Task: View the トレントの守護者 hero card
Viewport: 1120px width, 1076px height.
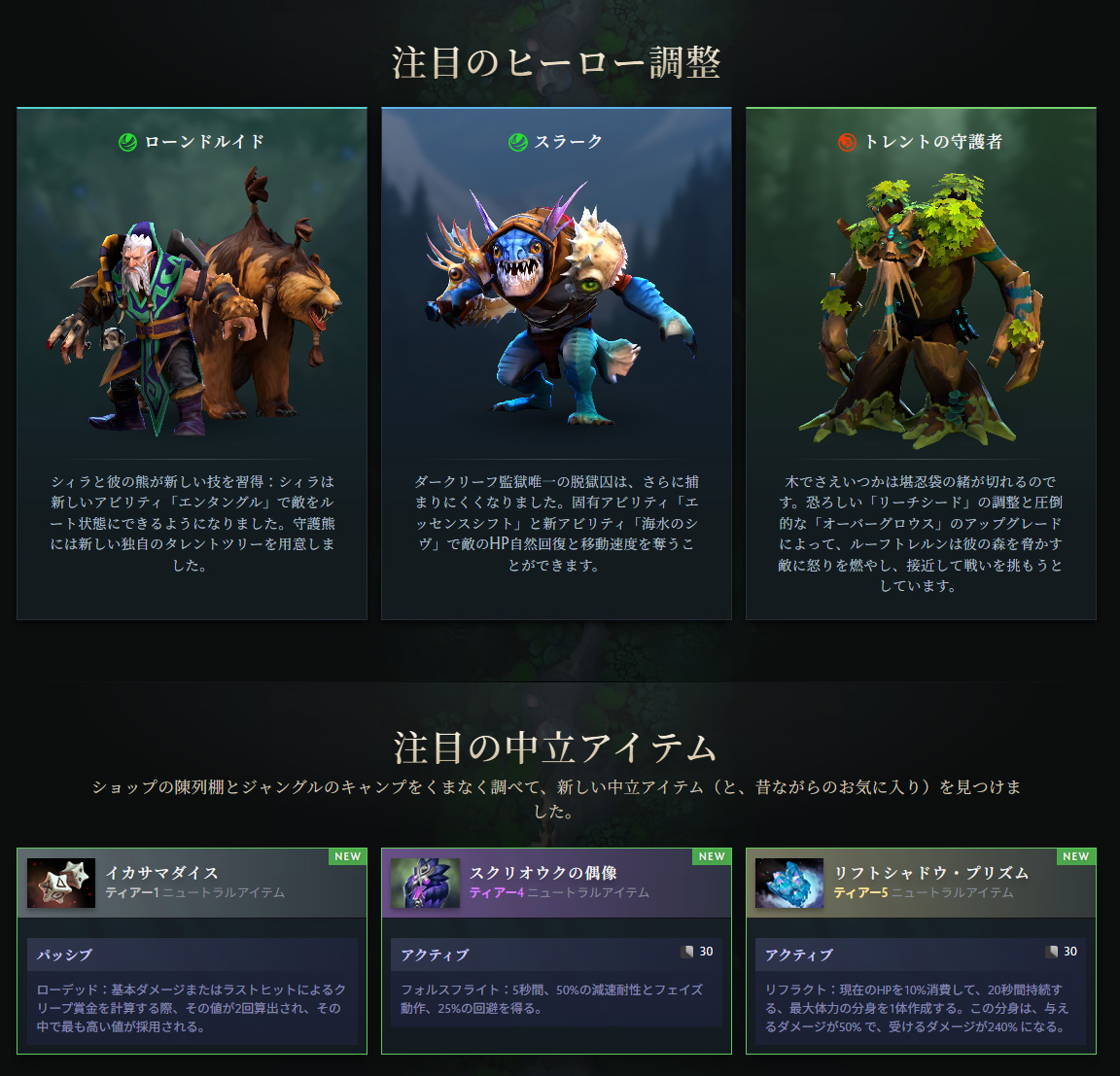Action: 921,363
